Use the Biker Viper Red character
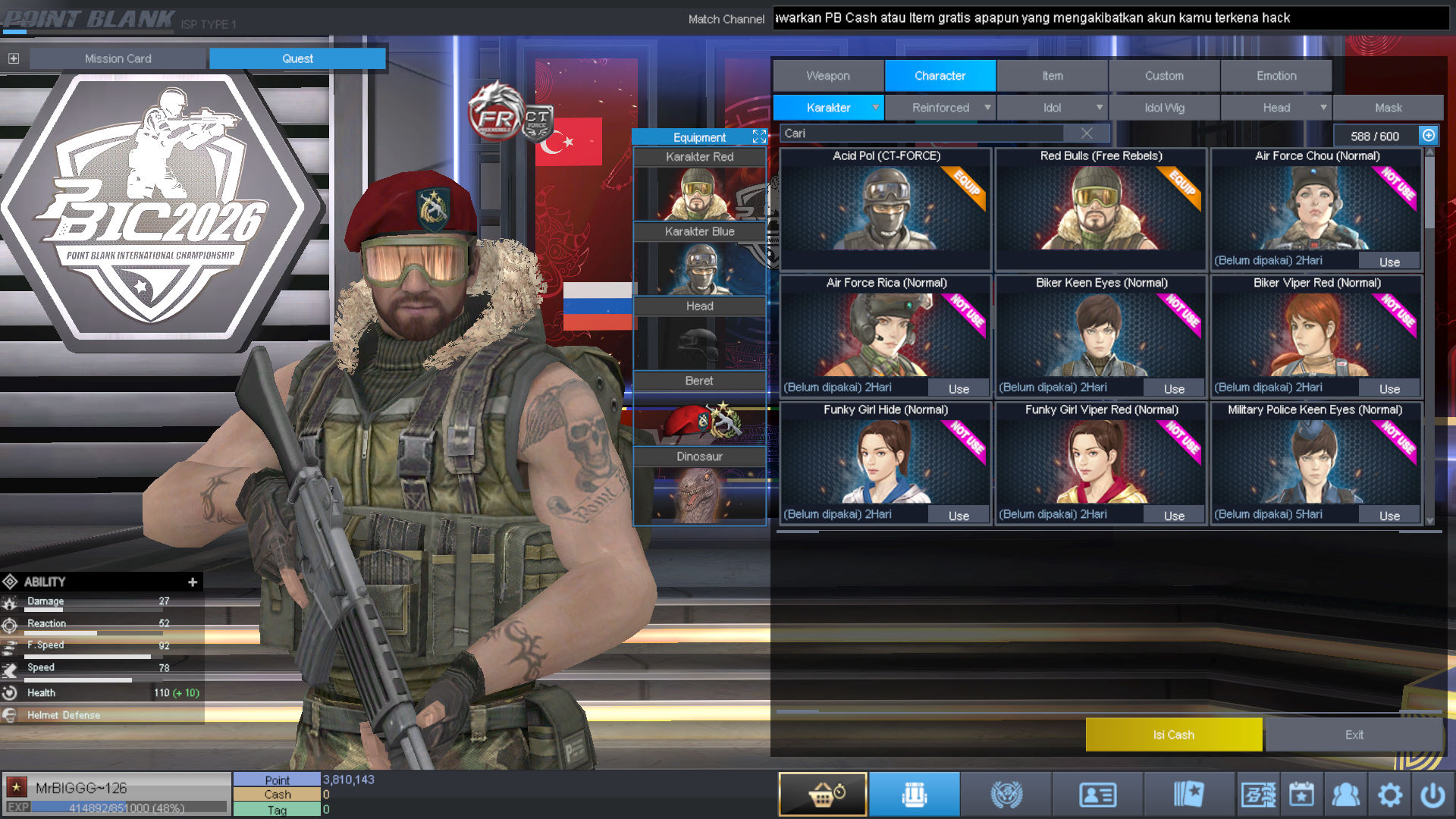 1389,389
